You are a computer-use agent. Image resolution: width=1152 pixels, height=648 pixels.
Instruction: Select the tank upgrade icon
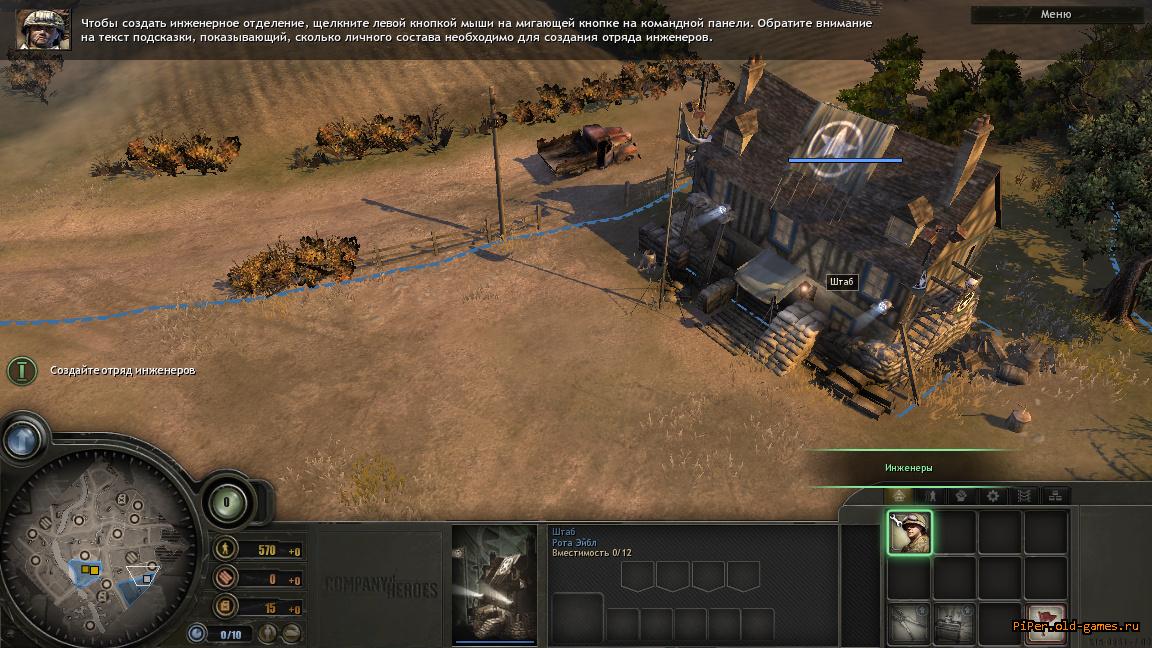[954, 623]
